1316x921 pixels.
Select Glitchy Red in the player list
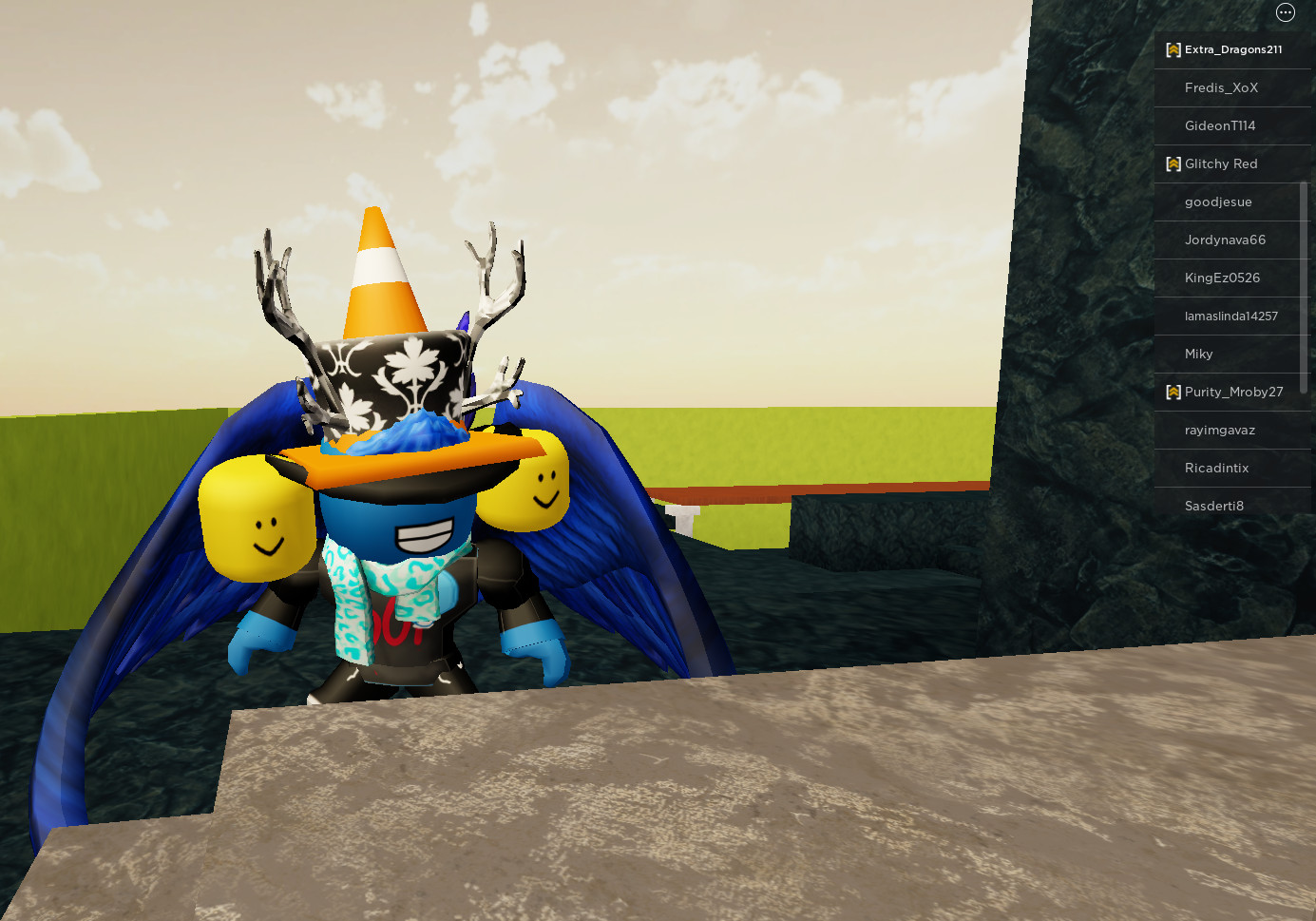1221,163
